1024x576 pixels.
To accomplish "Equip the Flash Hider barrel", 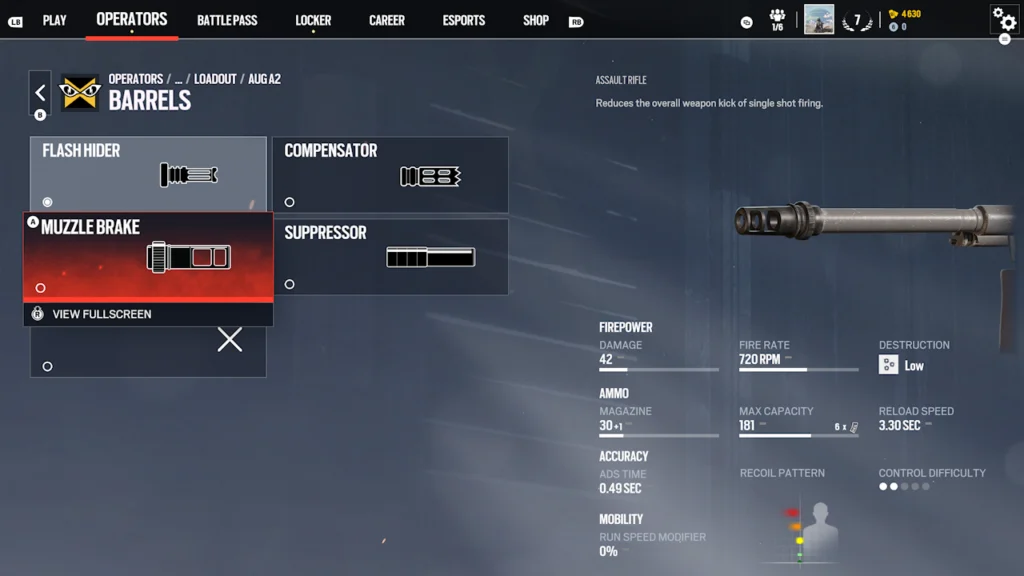I will coord(148,174).
